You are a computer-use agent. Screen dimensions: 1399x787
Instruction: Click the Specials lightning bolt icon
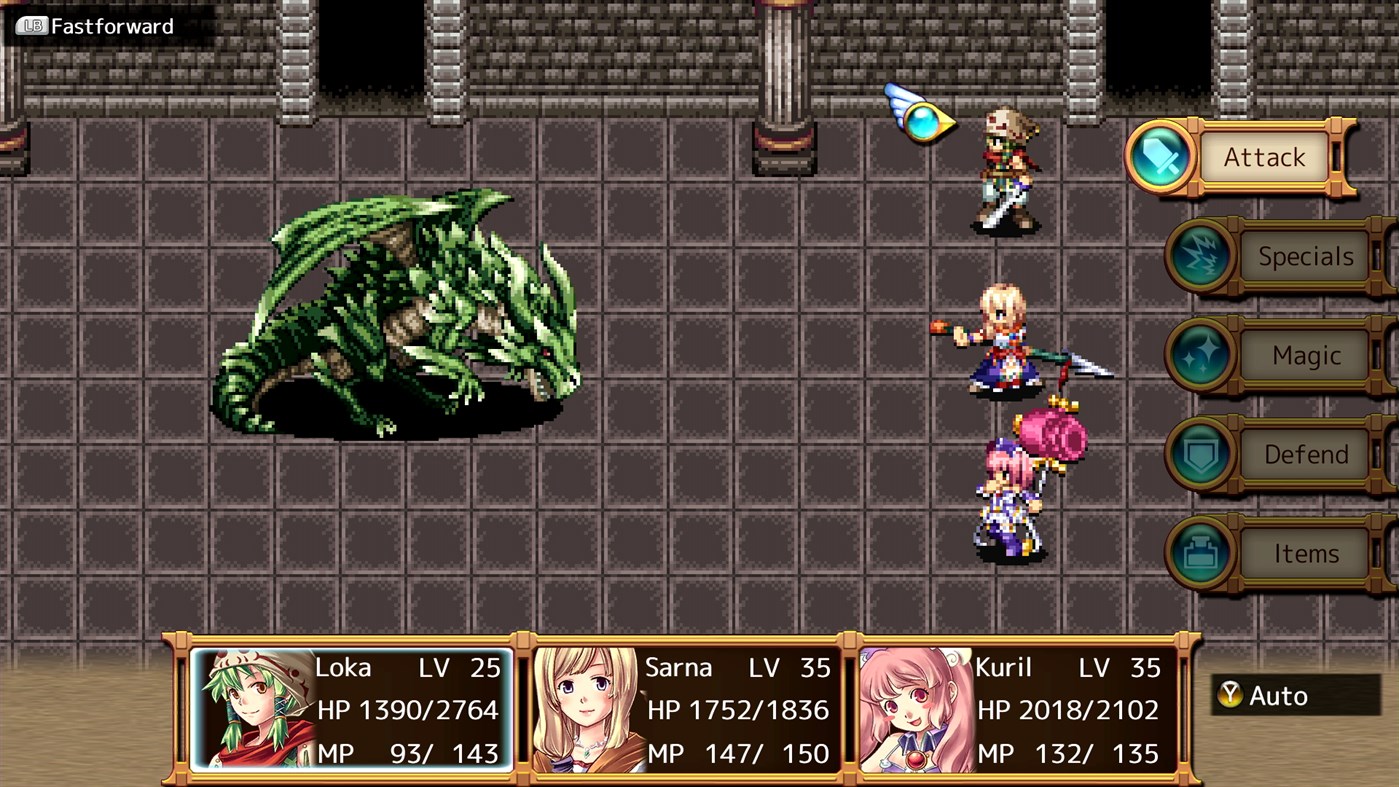pyautogui.click(x=1200, y=256)
